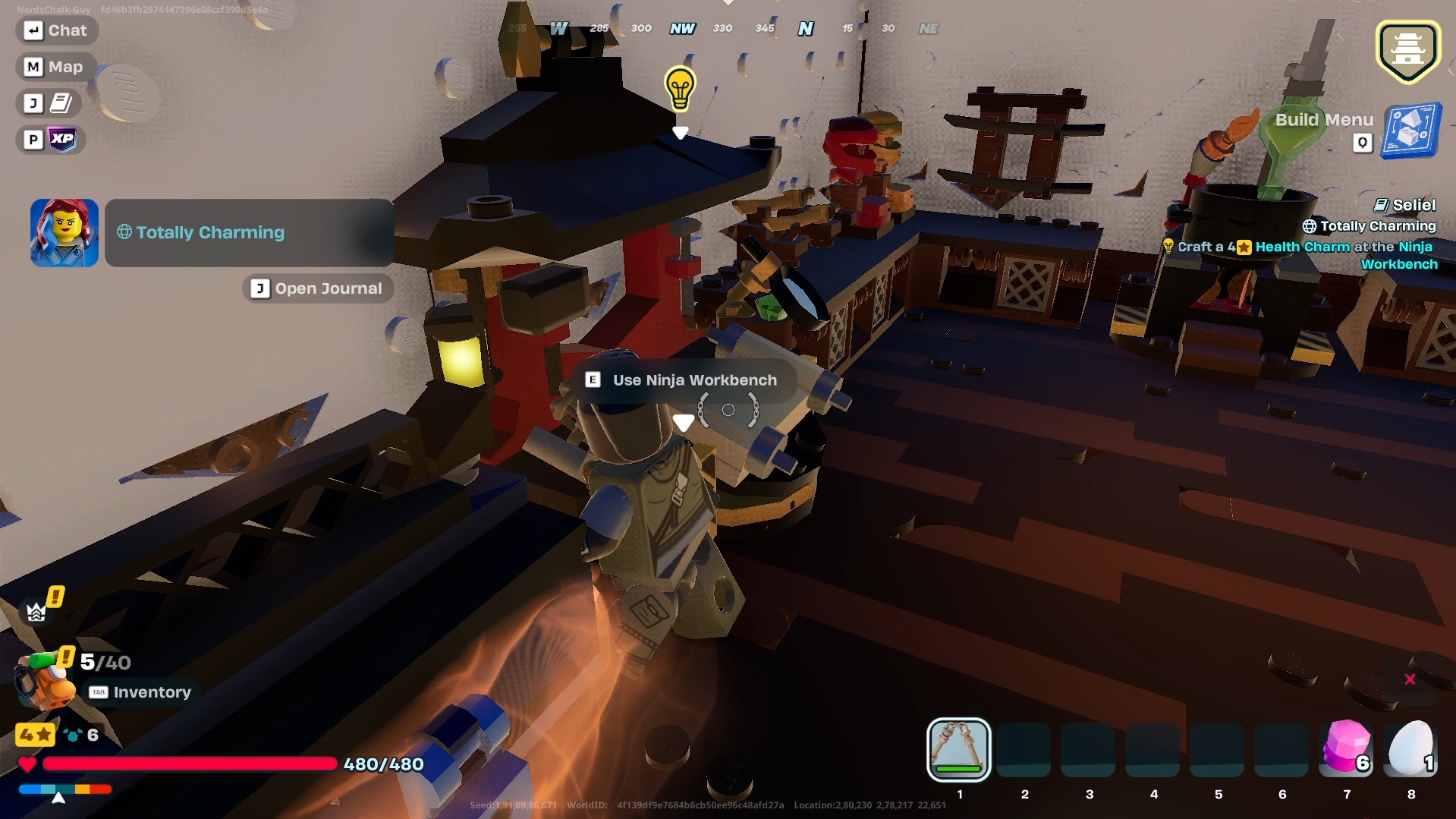
Task: Open Inventory via the TAB Inventory button
Action: (x=140, y=691)
